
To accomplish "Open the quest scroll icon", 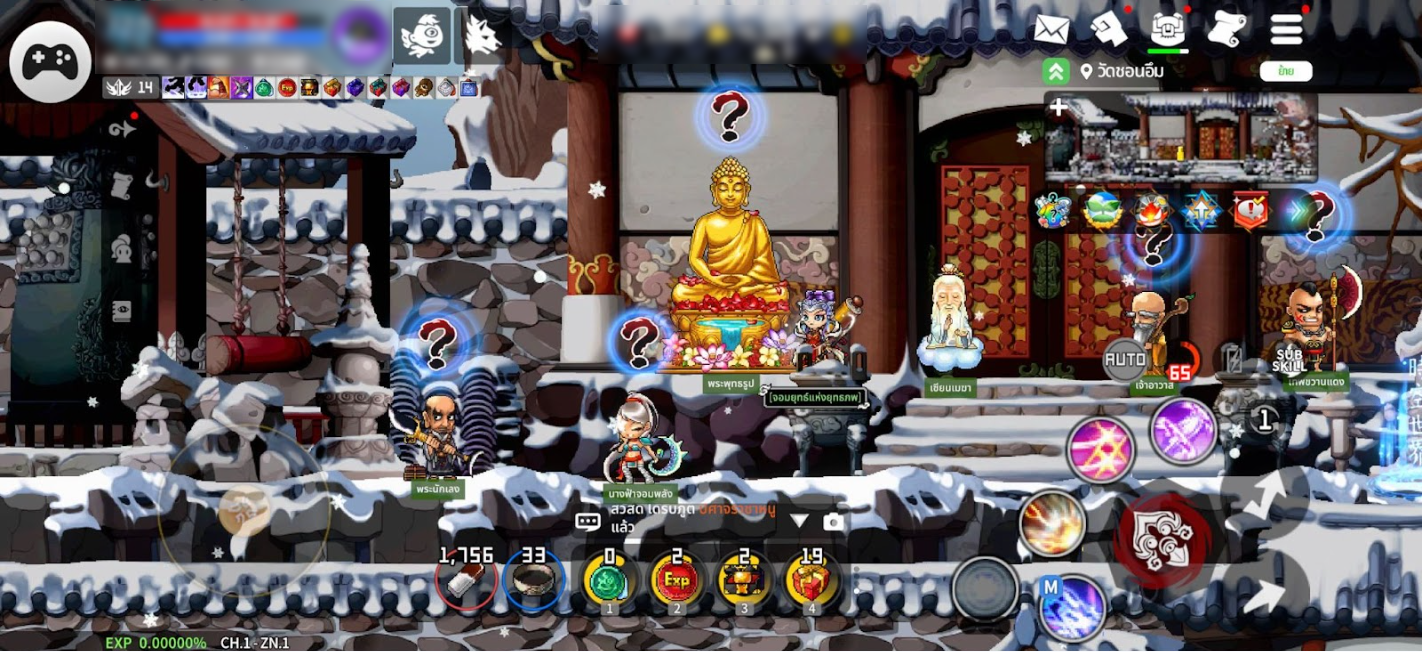I will click(1227, 30).
